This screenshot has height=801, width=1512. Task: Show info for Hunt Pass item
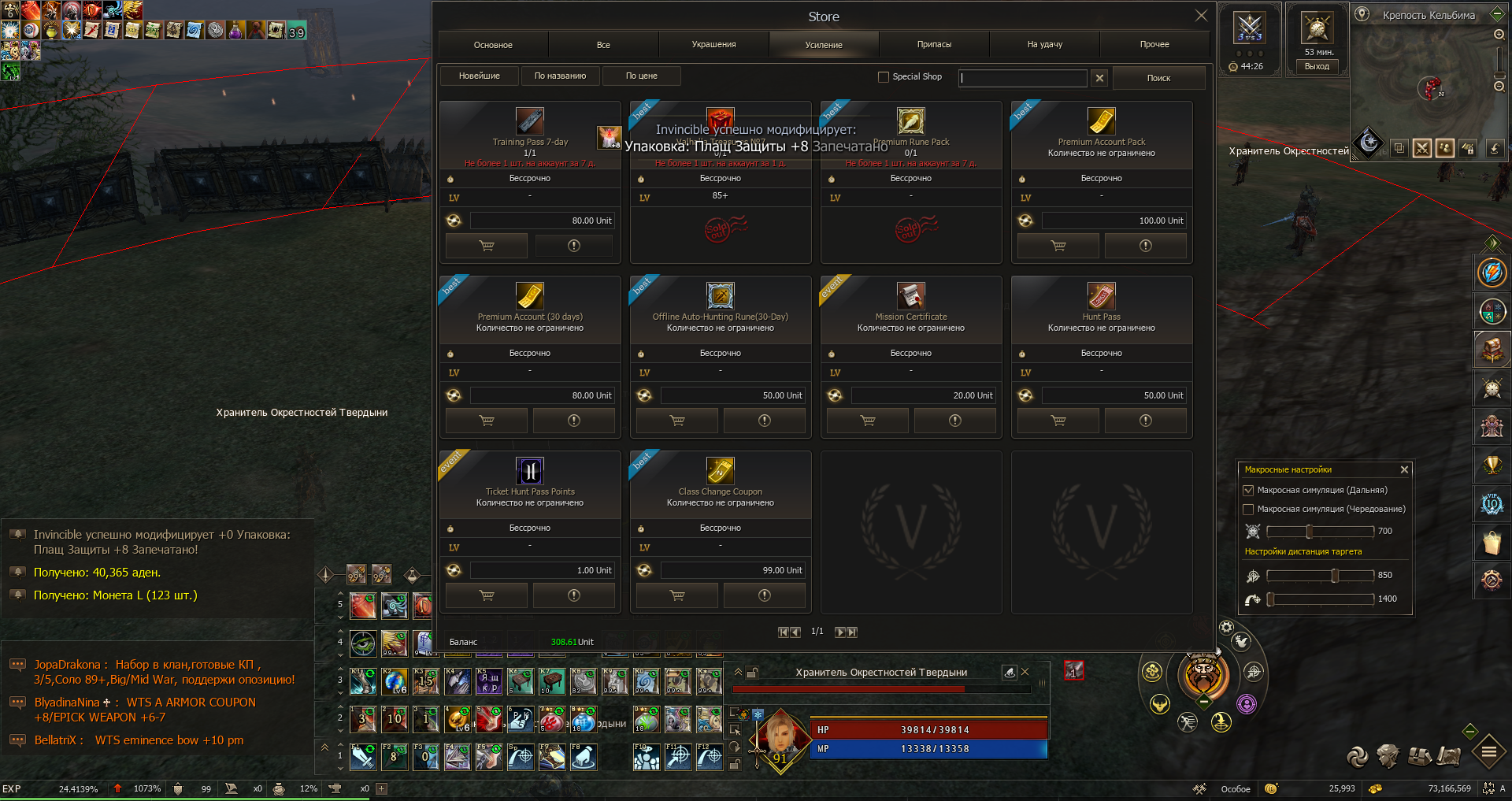coord(1145,421)
